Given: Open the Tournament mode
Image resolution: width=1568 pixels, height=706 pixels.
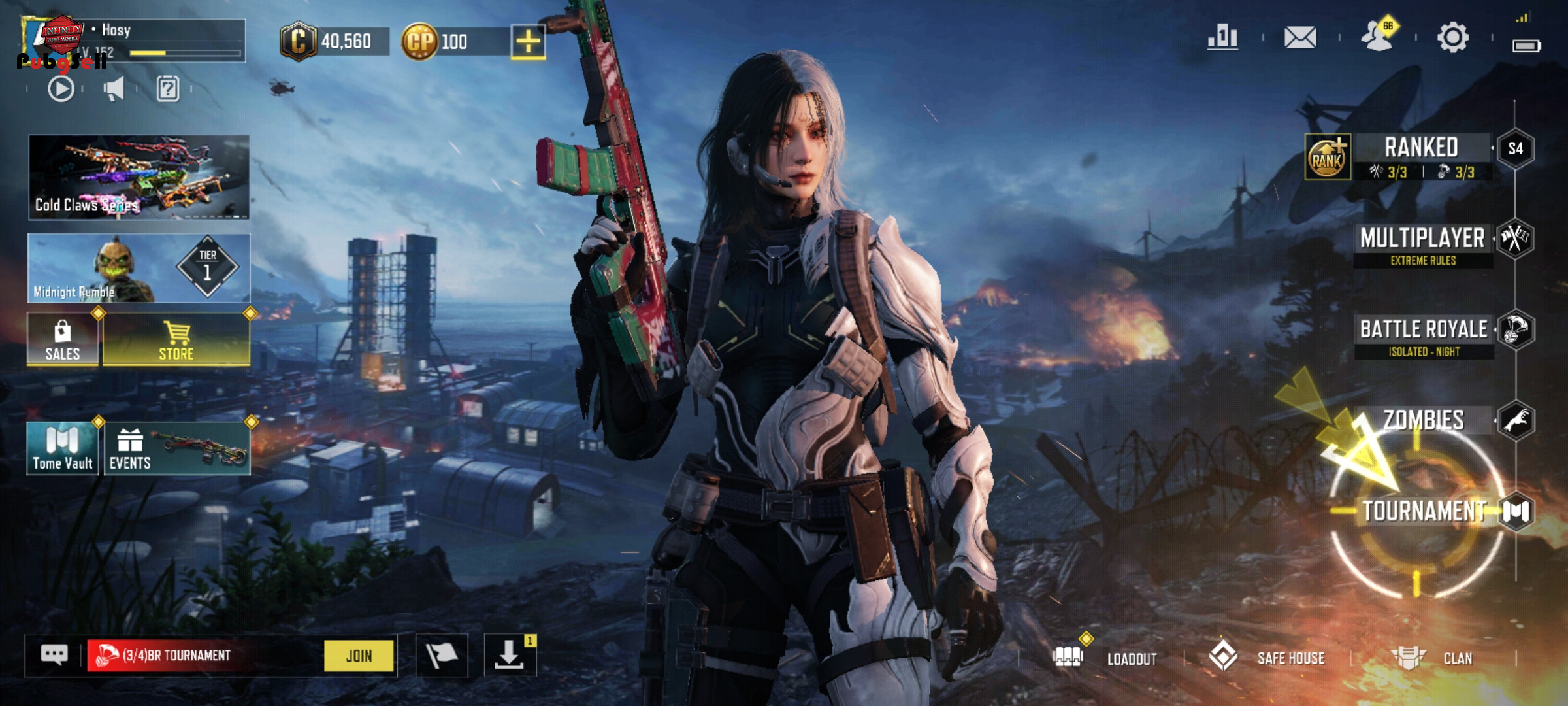Looking at the screenshot, I should point(1424,511).
